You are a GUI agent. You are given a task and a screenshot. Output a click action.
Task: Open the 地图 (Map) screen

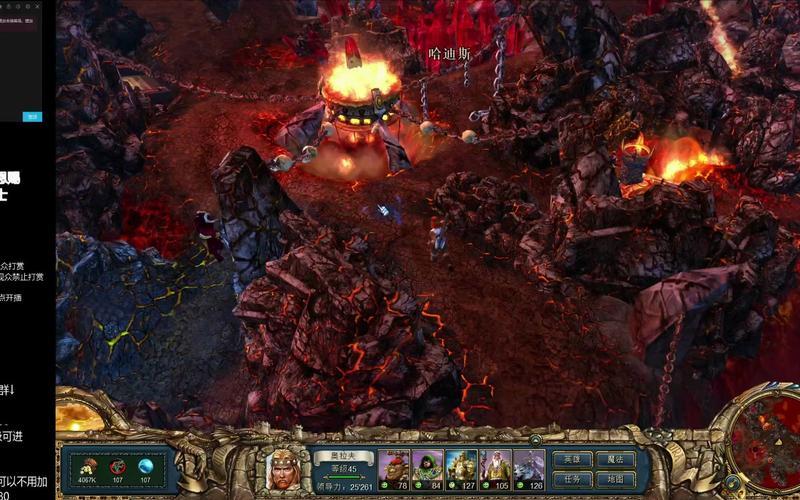[614, 479]
